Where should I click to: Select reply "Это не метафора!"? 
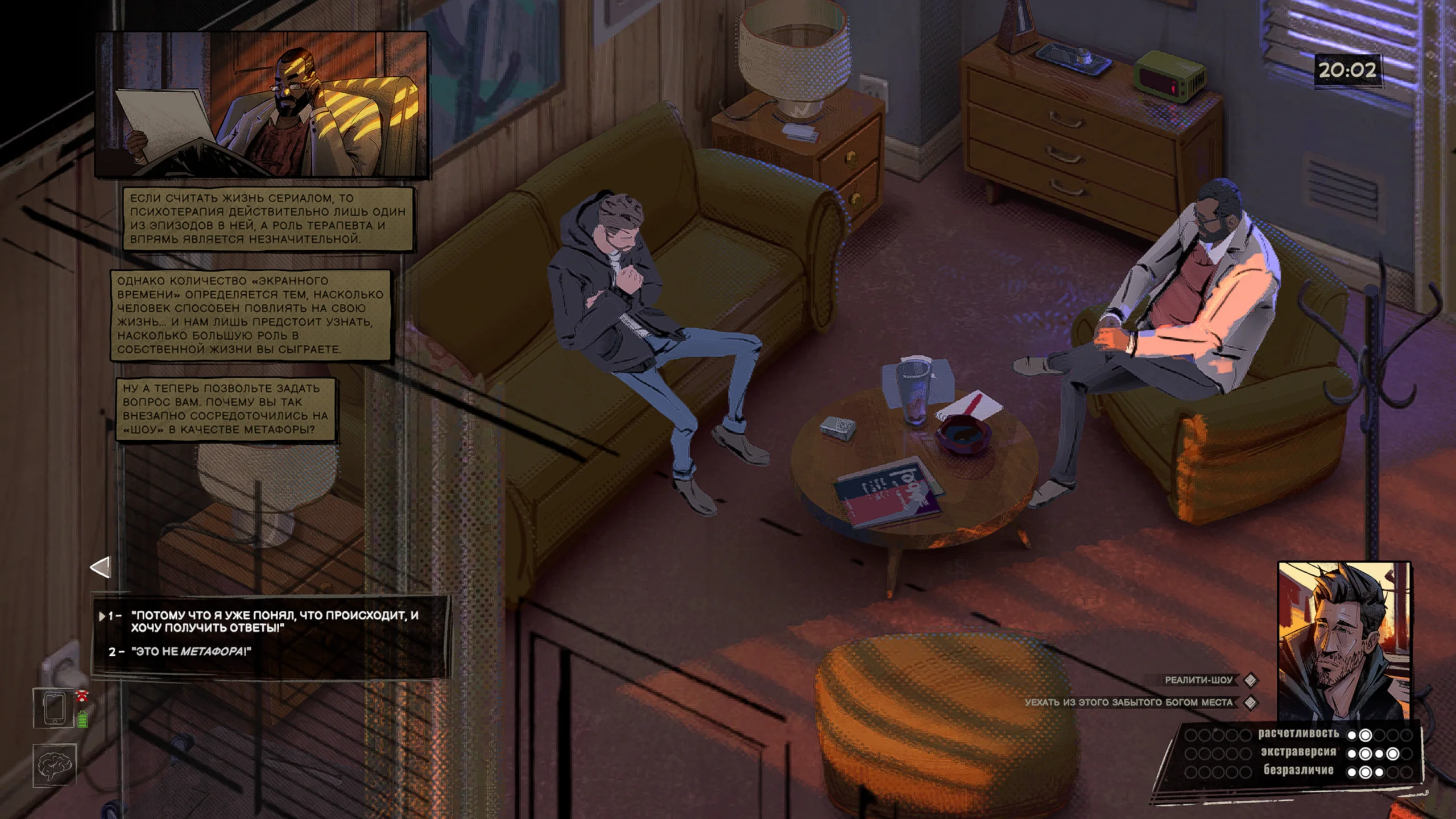point(191,652)
